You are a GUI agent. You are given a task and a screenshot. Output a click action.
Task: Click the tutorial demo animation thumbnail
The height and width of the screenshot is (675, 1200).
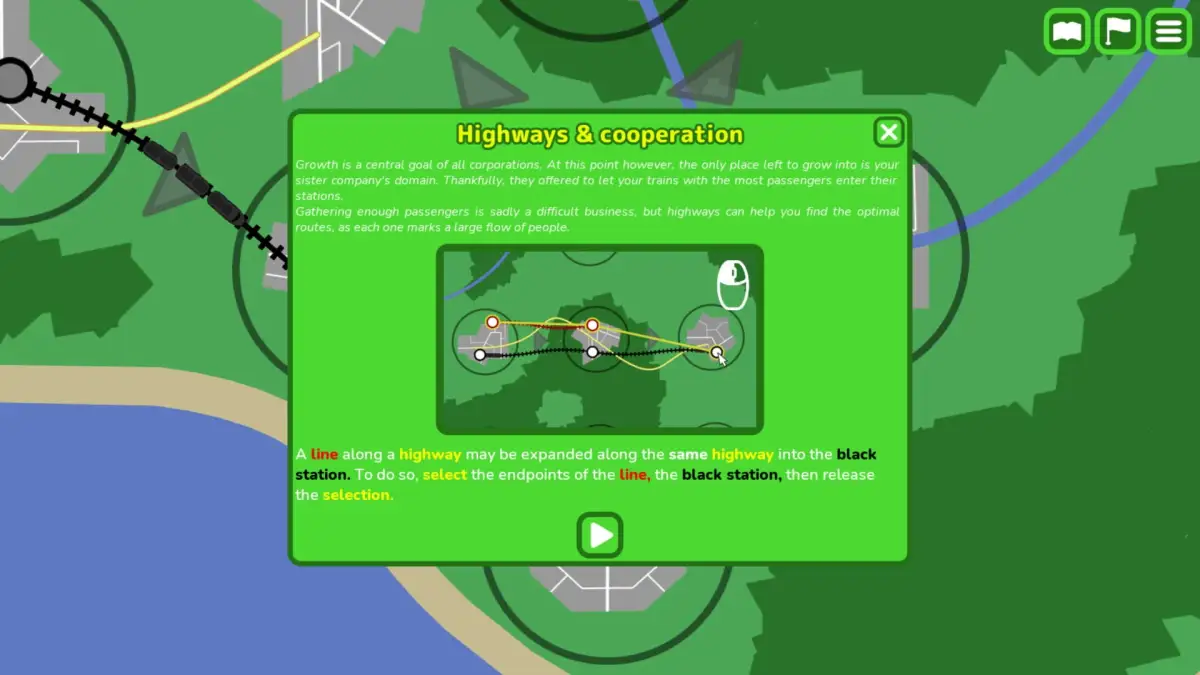(600, 339)
